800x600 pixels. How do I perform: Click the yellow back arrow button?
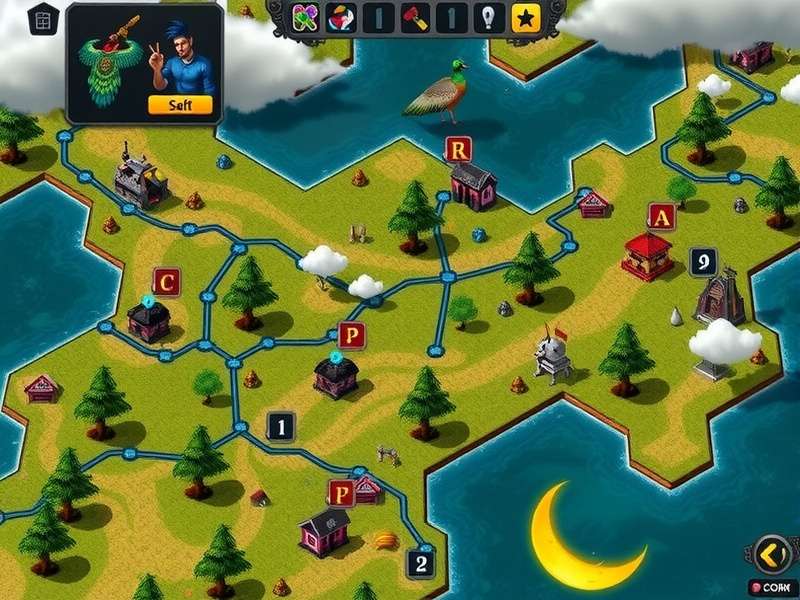[x=772, y=553]
